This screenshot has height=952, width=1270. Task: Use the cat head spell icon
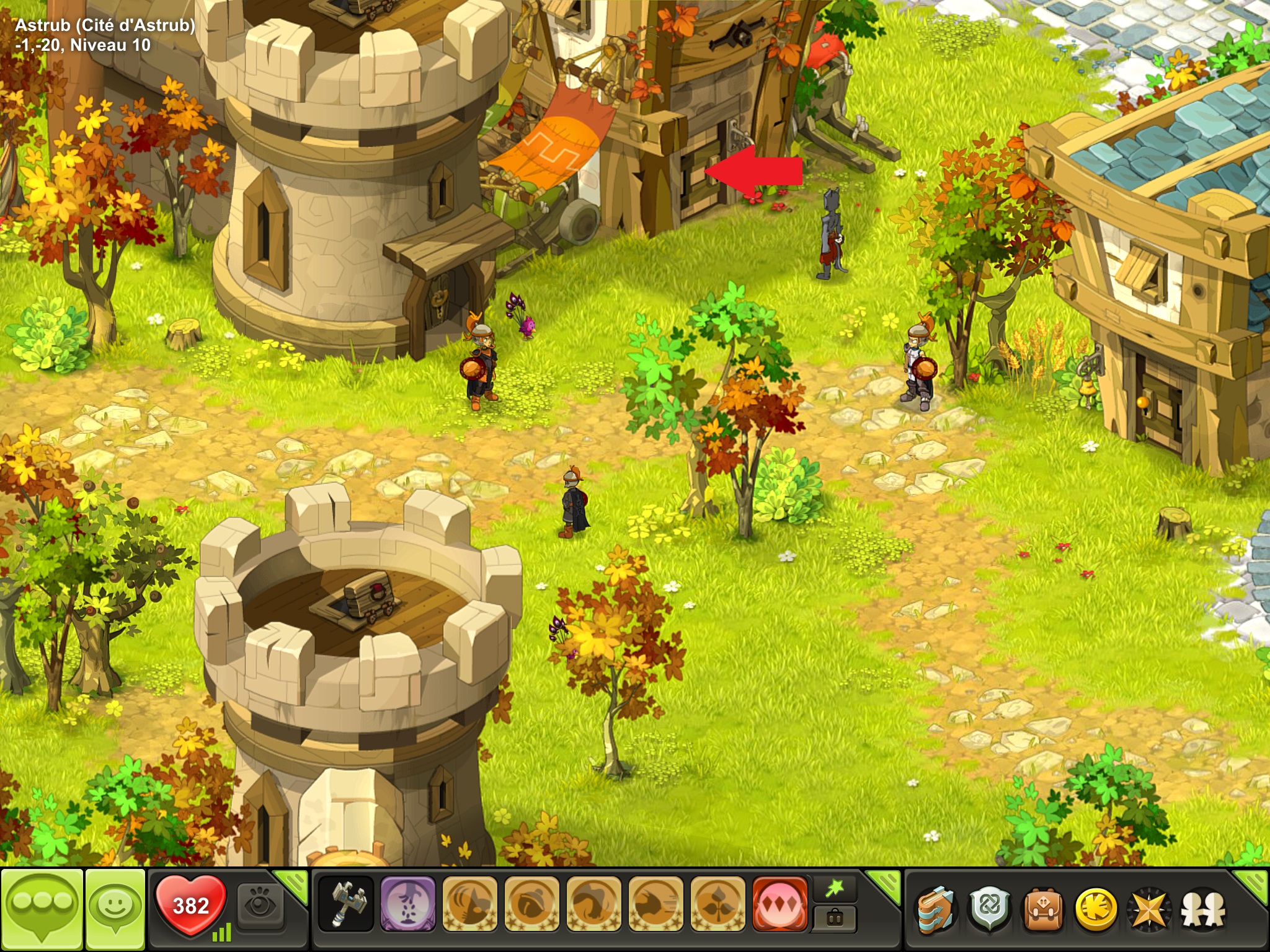(x=470, y=904)
